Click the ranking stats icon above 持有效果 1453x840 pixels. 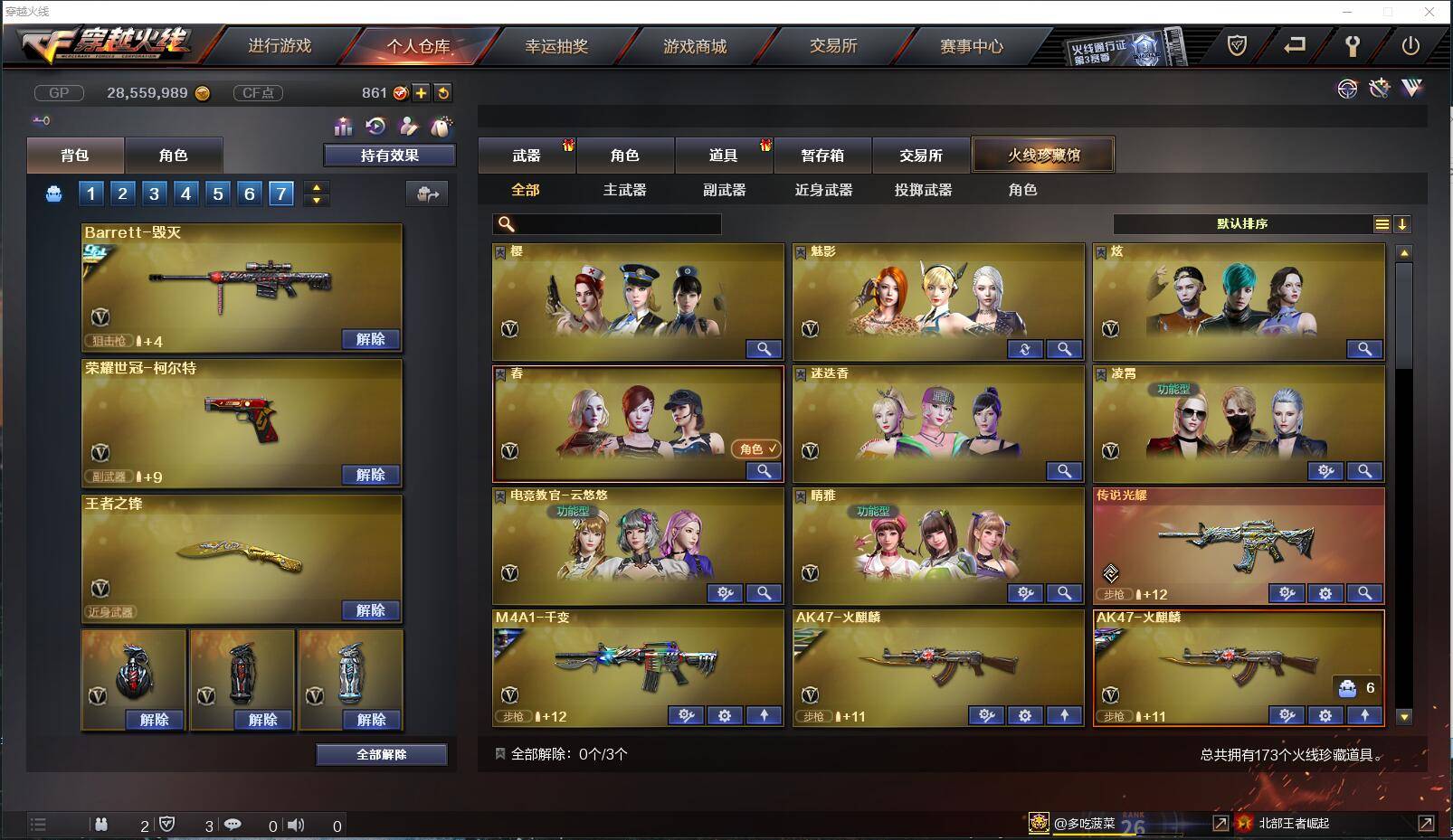343,127
